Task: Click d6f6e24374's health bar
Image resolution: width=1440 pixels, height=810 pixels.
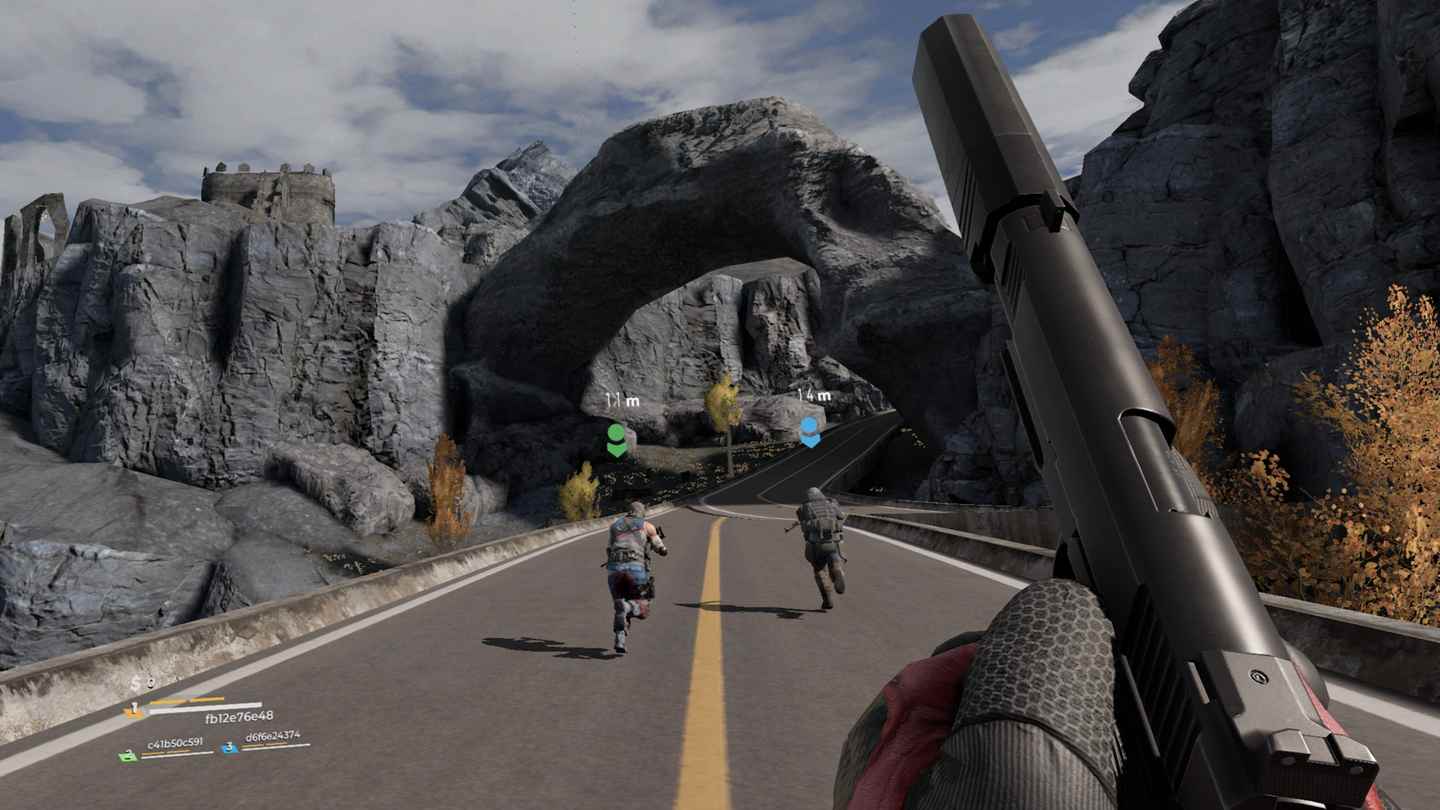Action: coord(276,748)
